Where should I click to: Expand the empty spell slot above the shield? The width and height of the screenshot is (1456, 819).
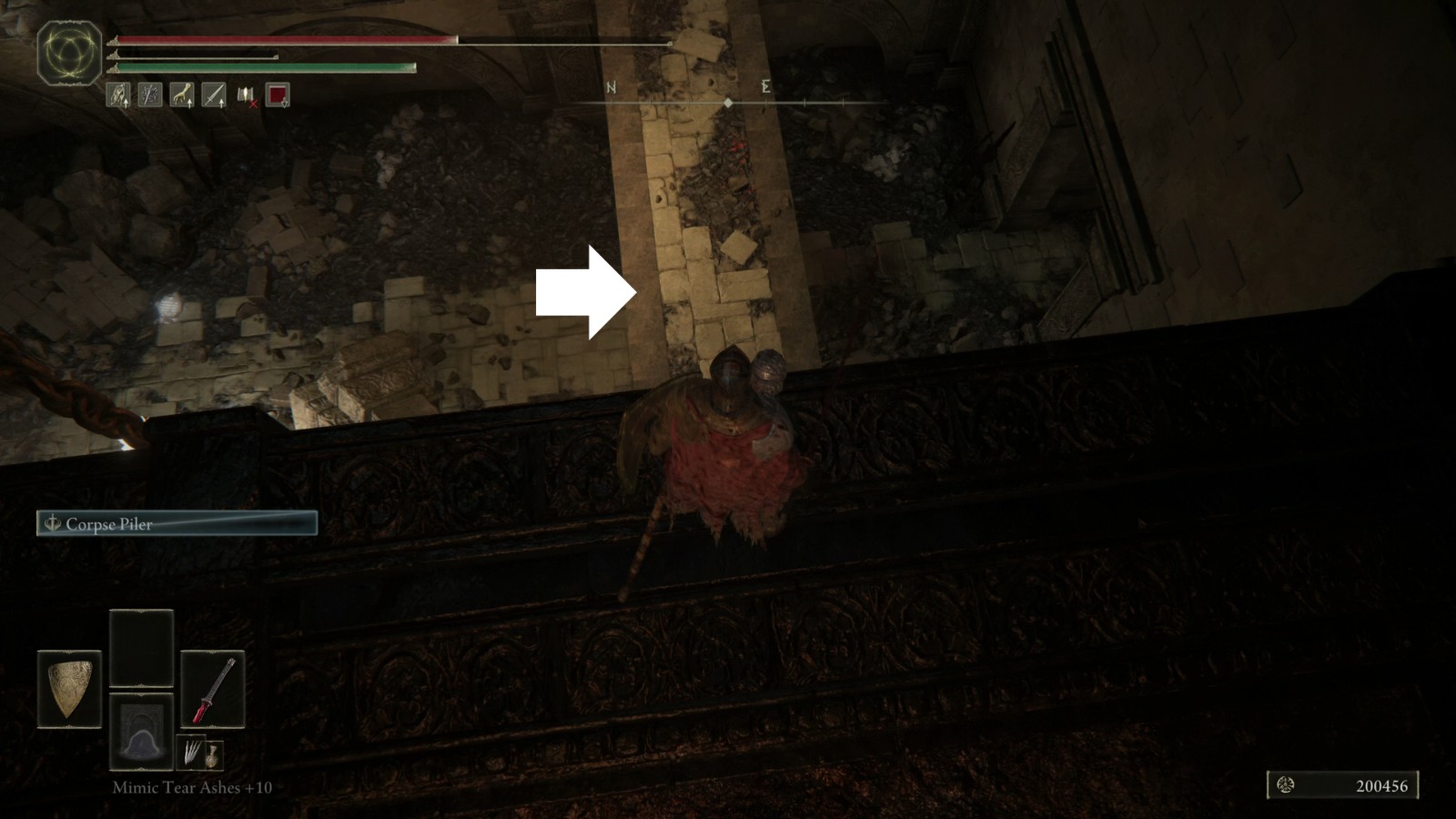[x=142, y=647]
